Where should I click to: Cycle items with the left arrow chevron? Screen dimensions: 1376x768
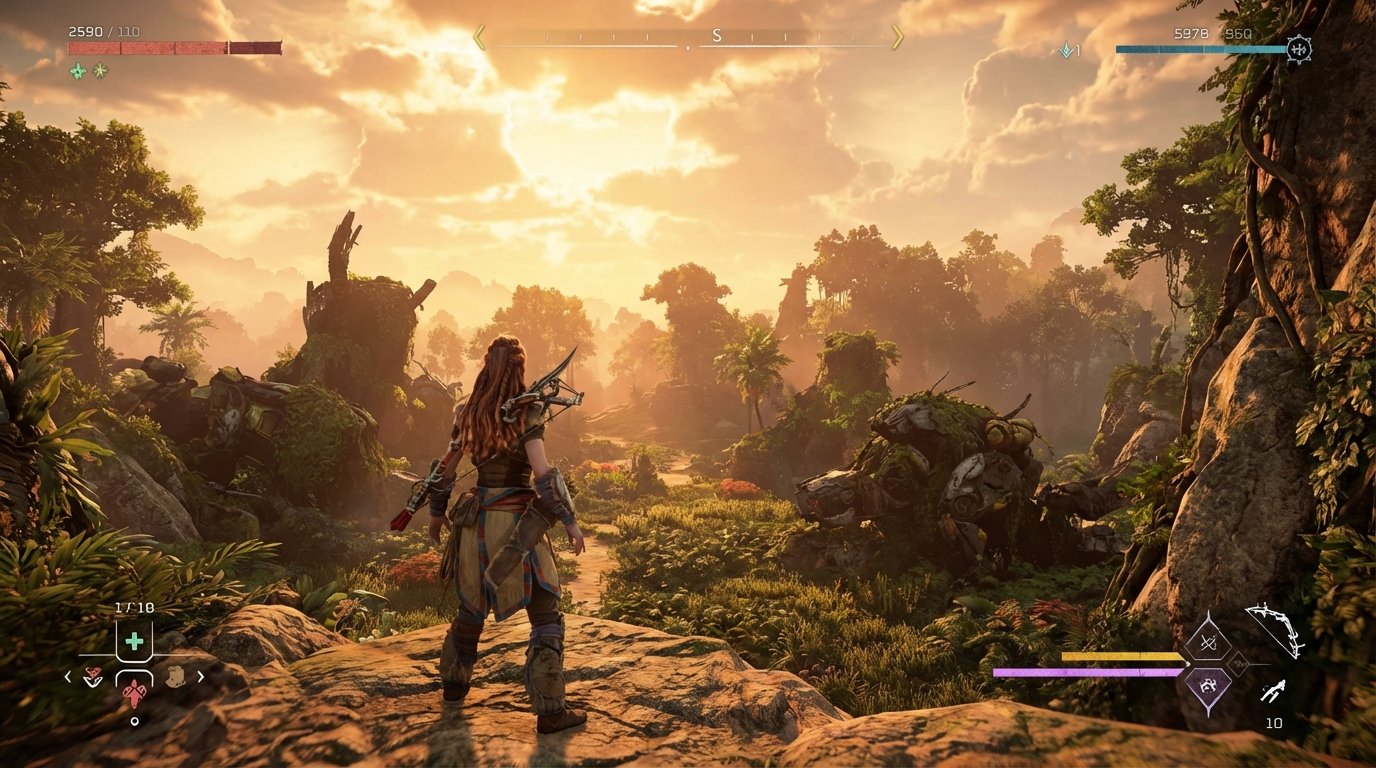point(67,677)
